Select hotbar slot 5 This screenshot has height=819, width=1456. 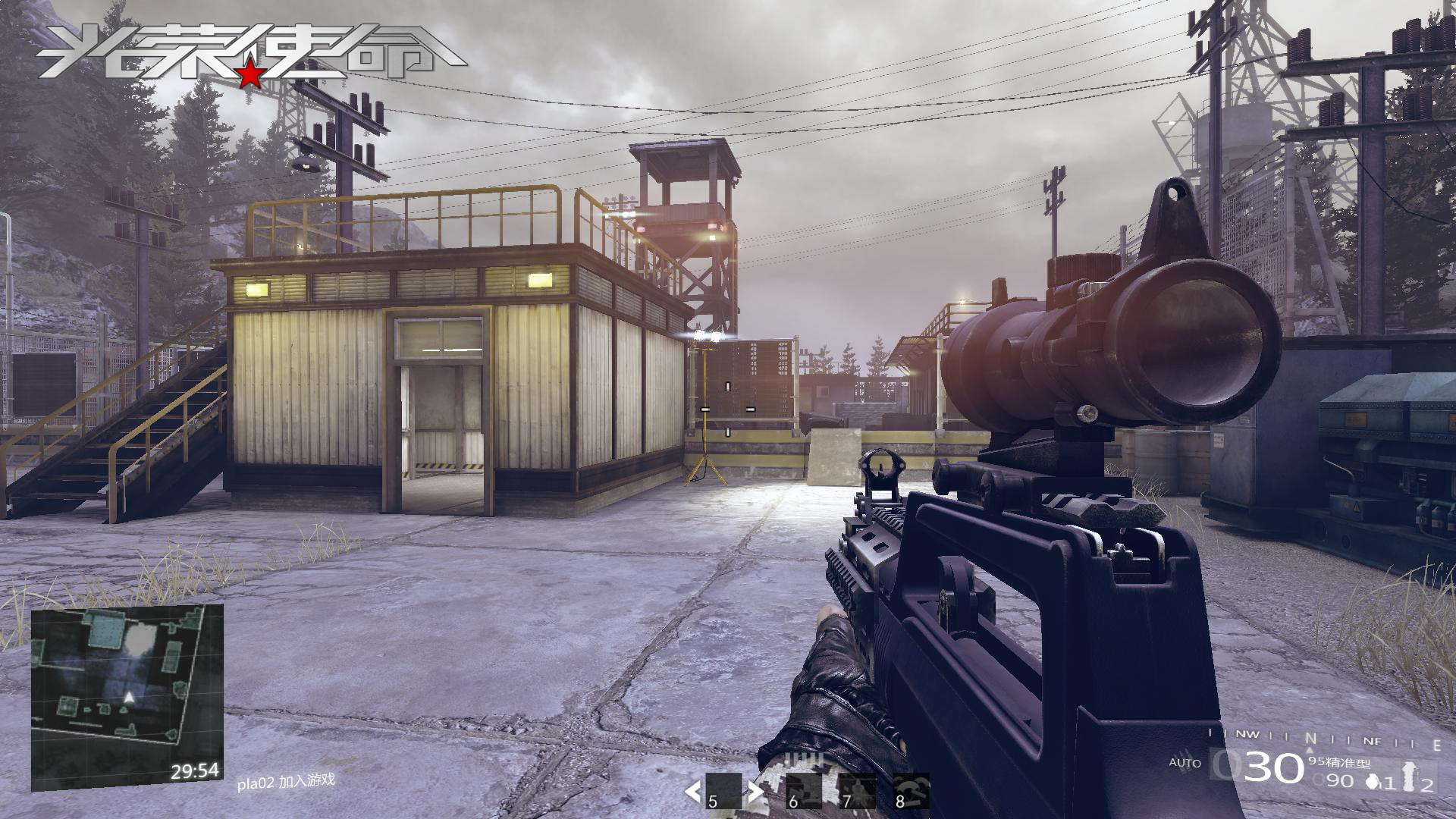[723, 792]
